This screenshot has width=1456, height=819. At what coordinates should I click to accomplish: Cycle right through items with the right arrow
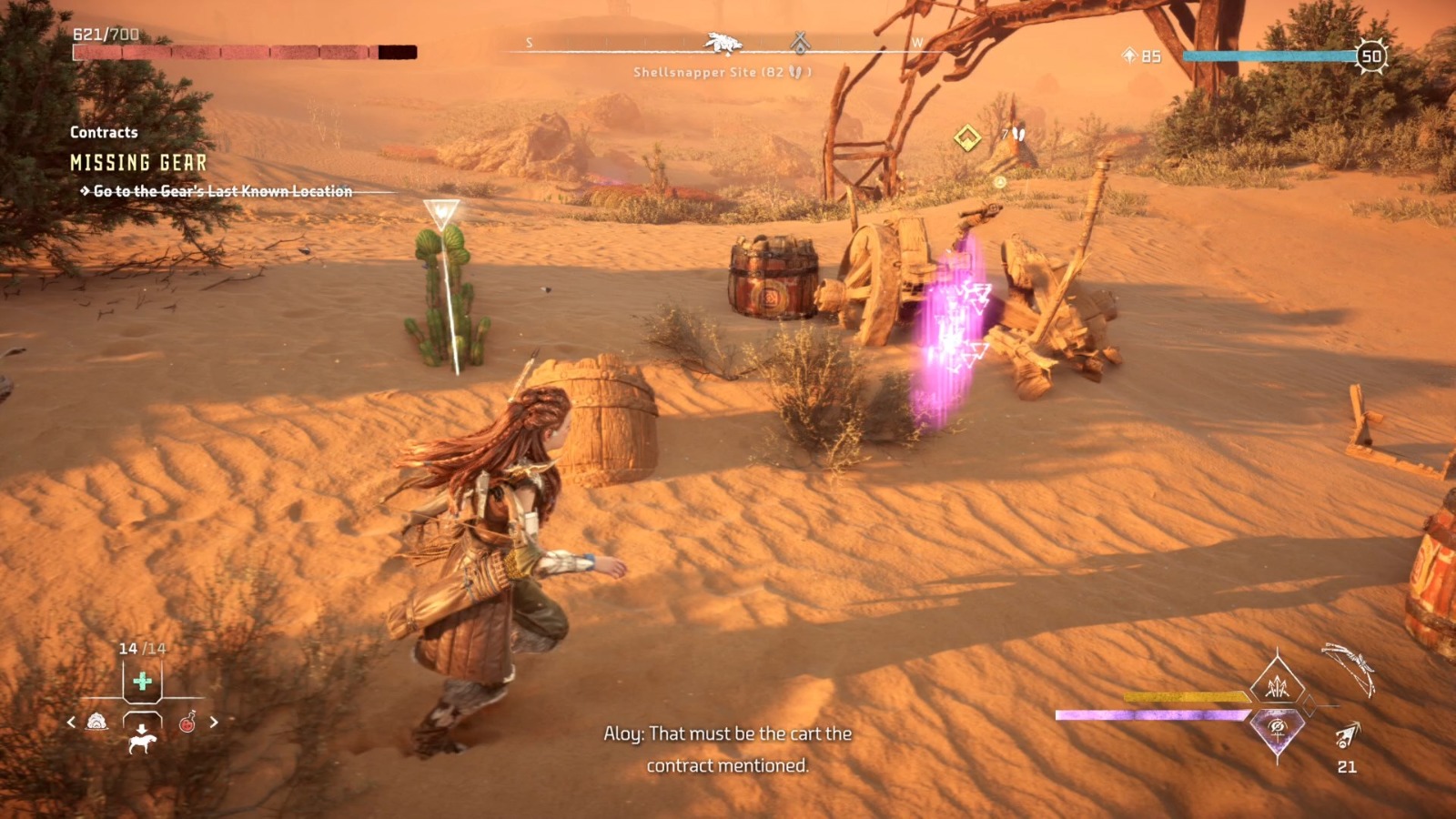(214, 721)
